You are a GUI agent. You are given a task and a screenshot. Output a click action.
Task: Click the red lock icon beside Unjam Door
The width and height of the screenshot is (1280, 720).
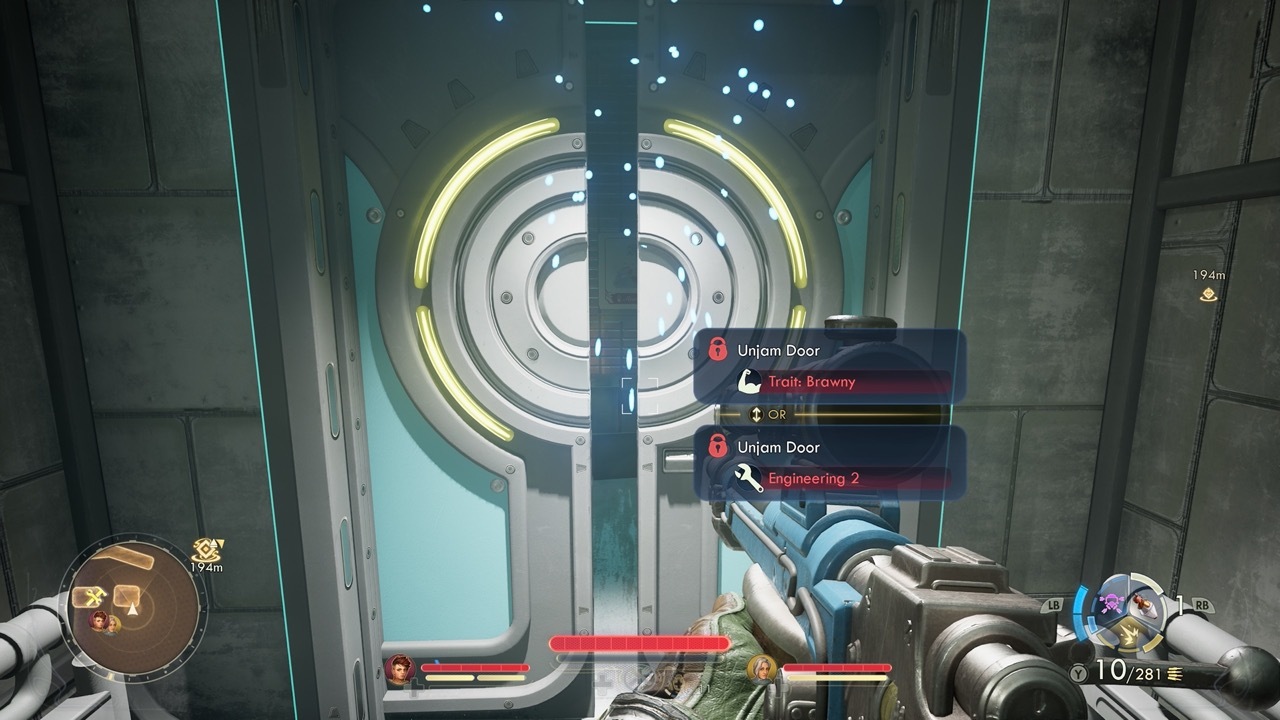click(718, 350)
